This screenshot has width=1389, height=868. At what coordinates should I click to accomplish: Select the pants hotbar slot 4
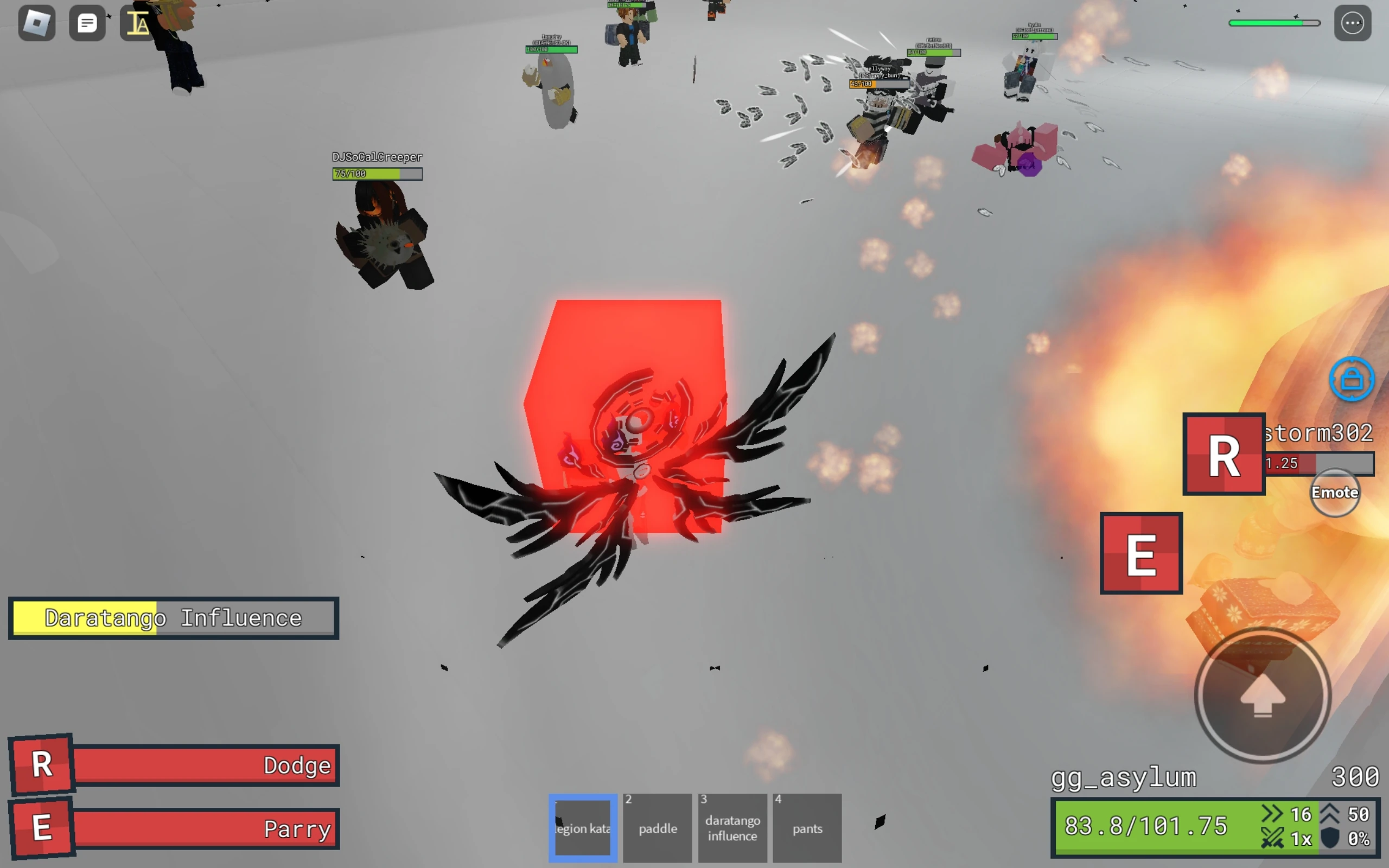(807, 828)
